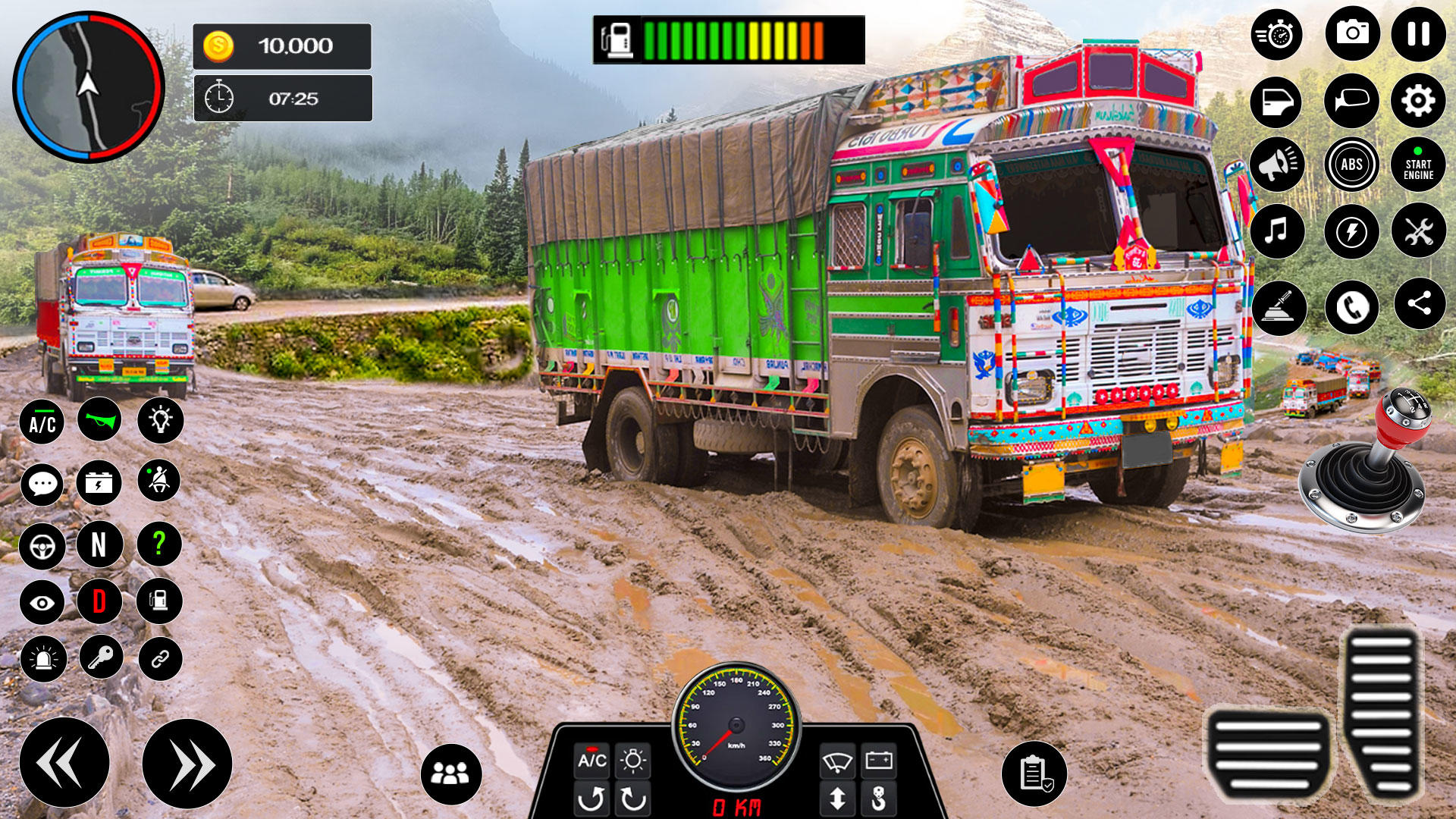Open the gear settings menu
The image size is (1456, 819).
pos(1418,101)
